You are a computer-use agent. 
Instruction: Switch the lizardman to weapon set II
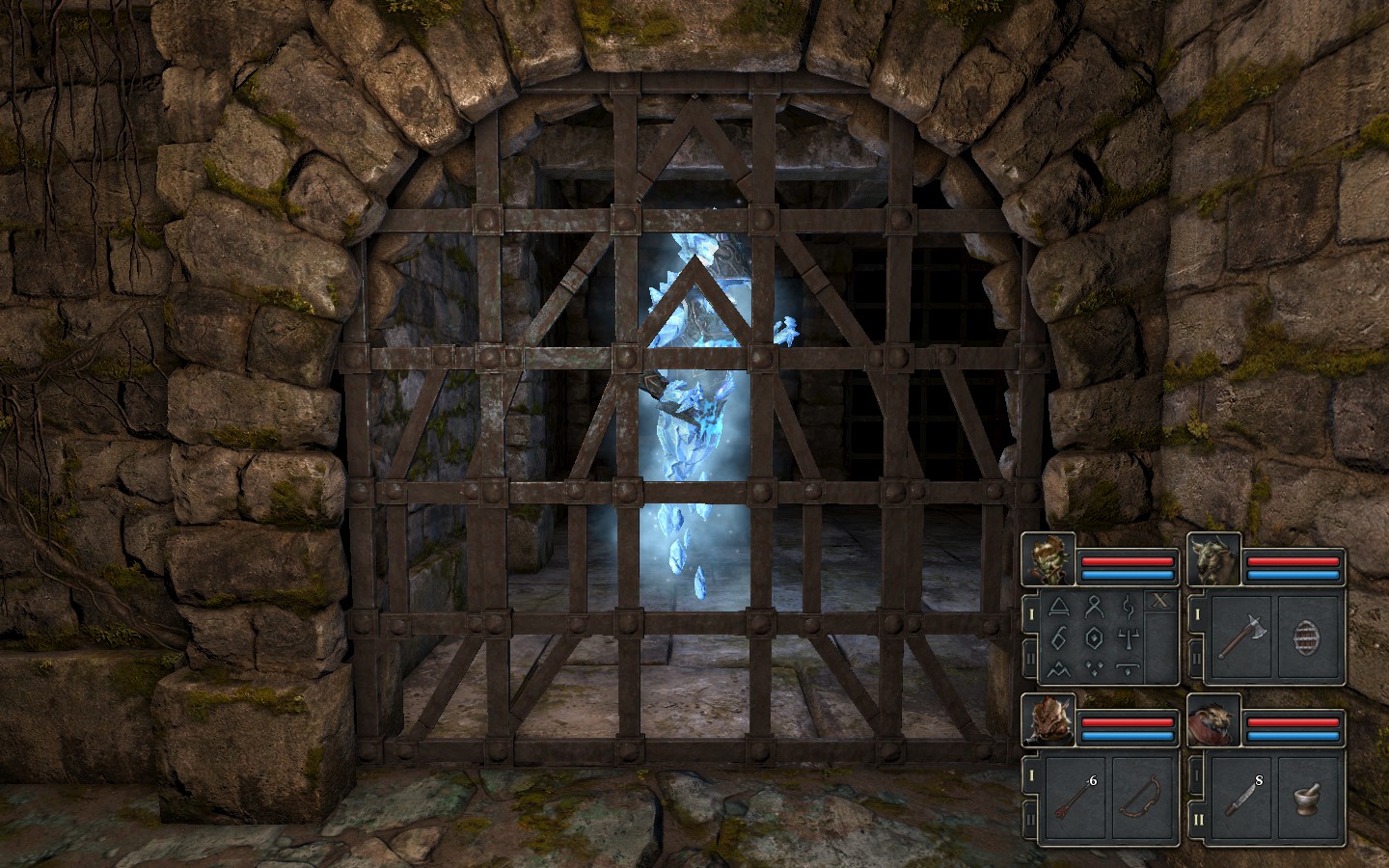pyautogui.click(x=1030, y=819)
